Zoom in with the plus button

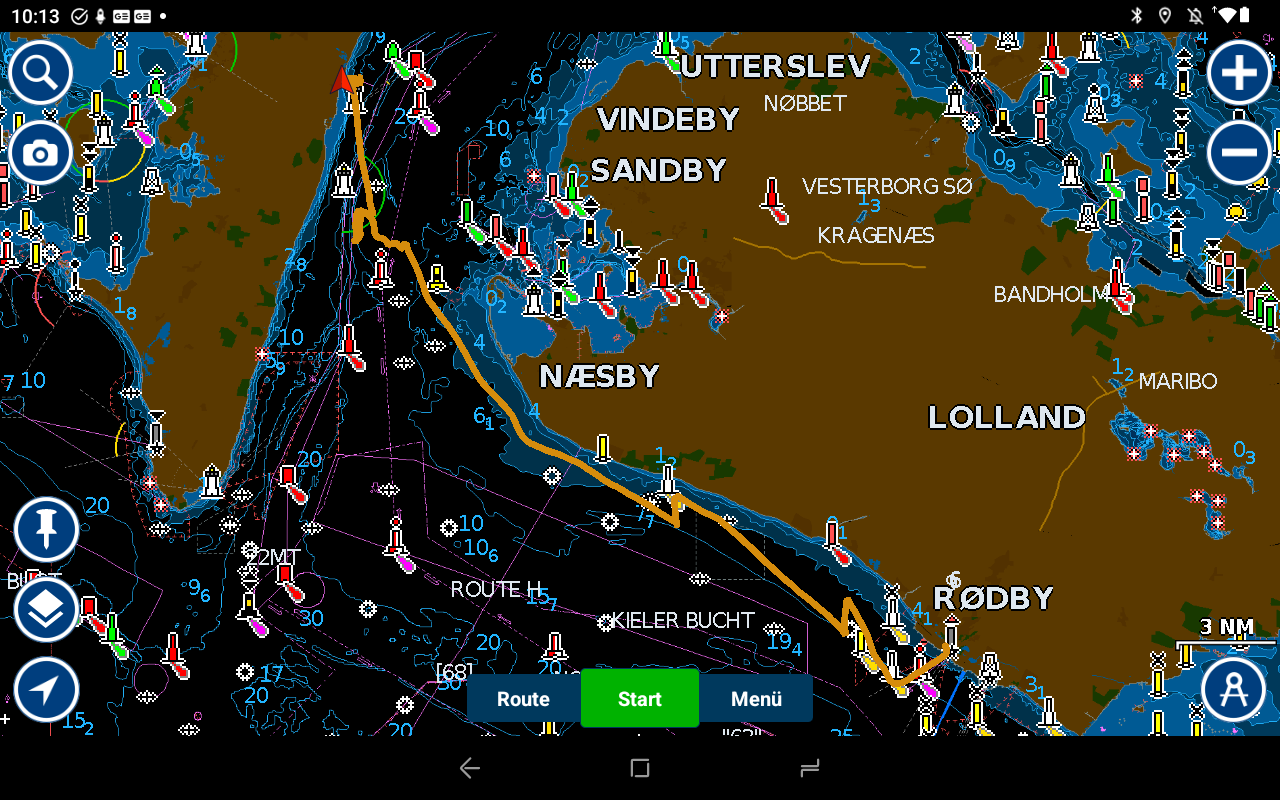tap(1239, 72)
